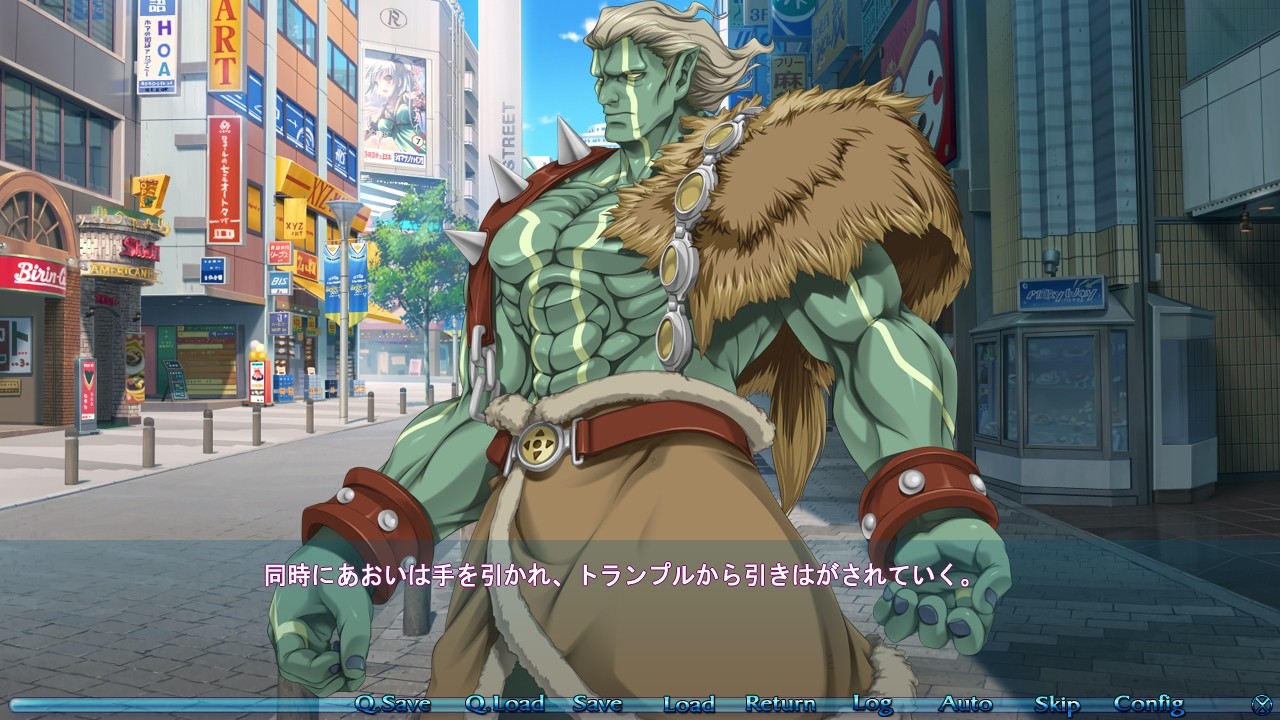Quick load using Q.Load
Screen dimensions: 1280x720
(504, 704)
